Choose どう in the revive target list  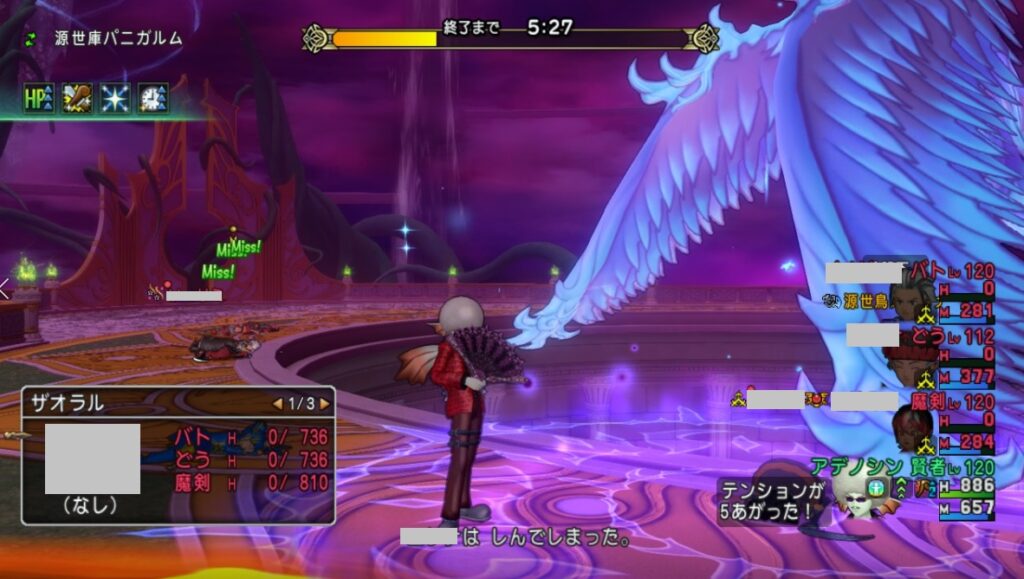(x=250, y=460)
